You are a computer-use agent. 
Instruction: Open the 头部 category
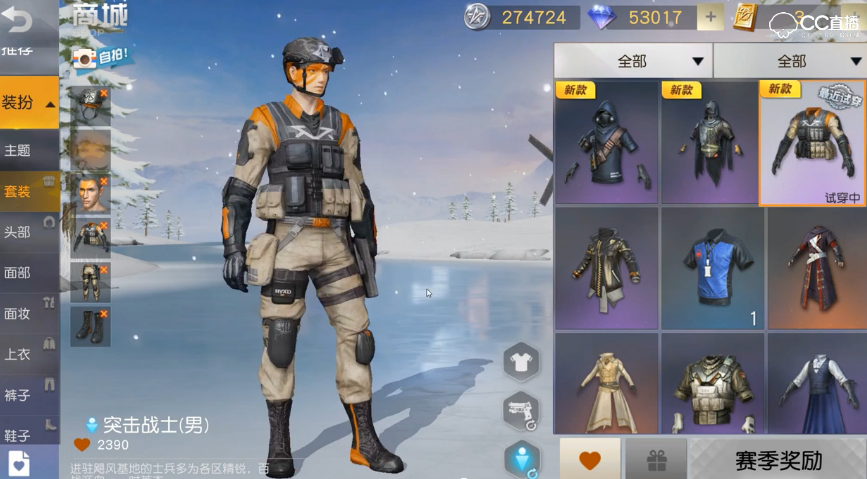(18, 231)
